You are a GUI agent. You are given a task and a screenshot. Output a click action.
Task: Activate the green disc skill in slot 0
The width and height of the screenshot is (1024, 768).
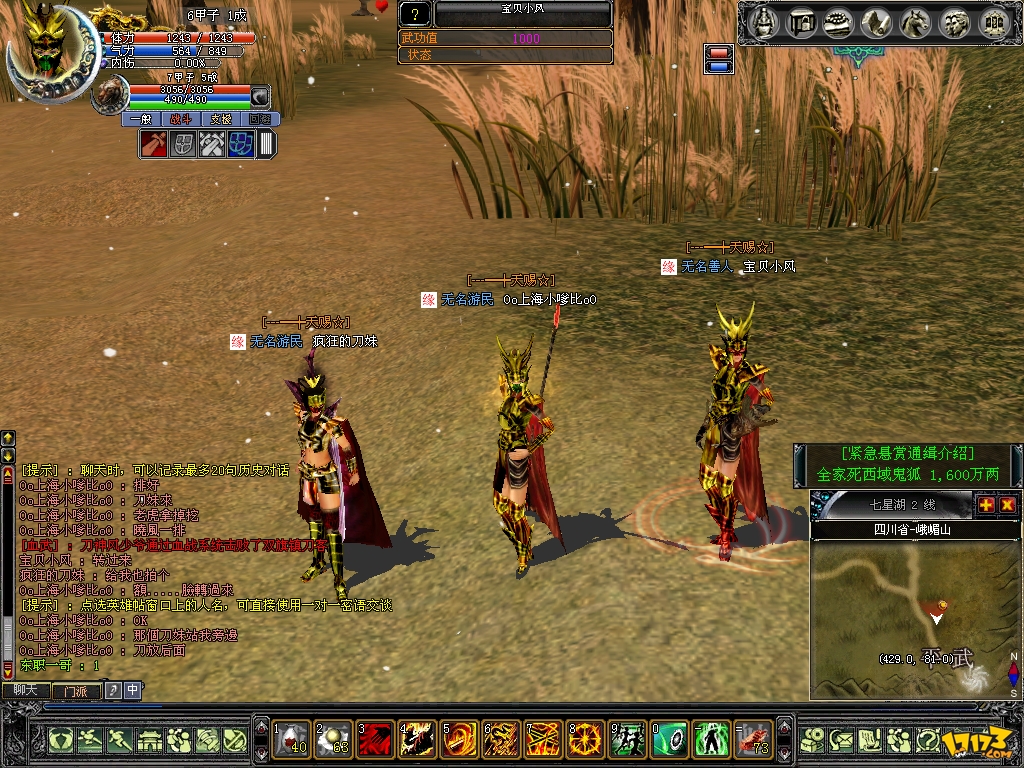pyautogui.click(x=670, y=739)
